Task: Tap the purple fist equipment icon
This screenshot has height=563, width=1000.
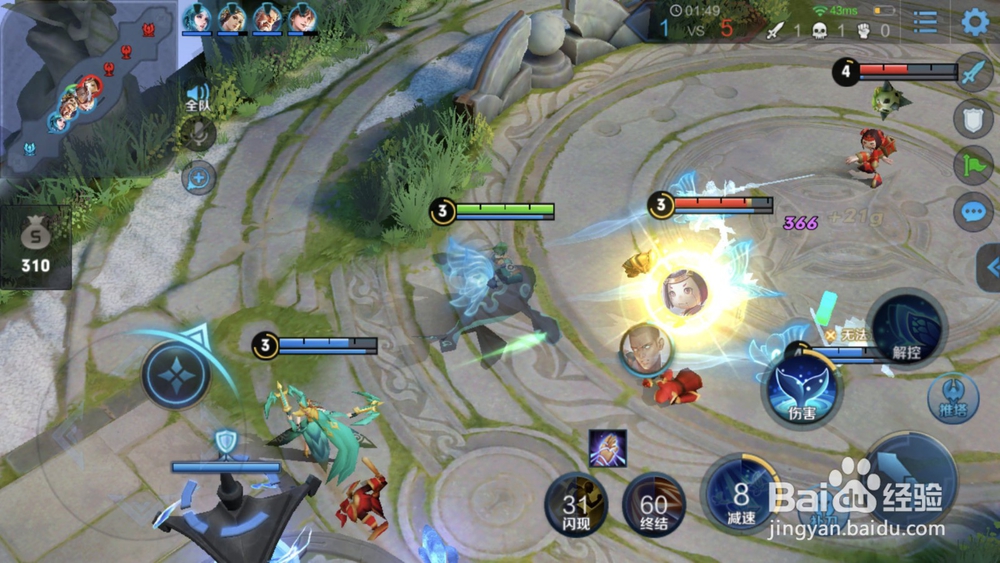Action: click(x=607, y=448)
